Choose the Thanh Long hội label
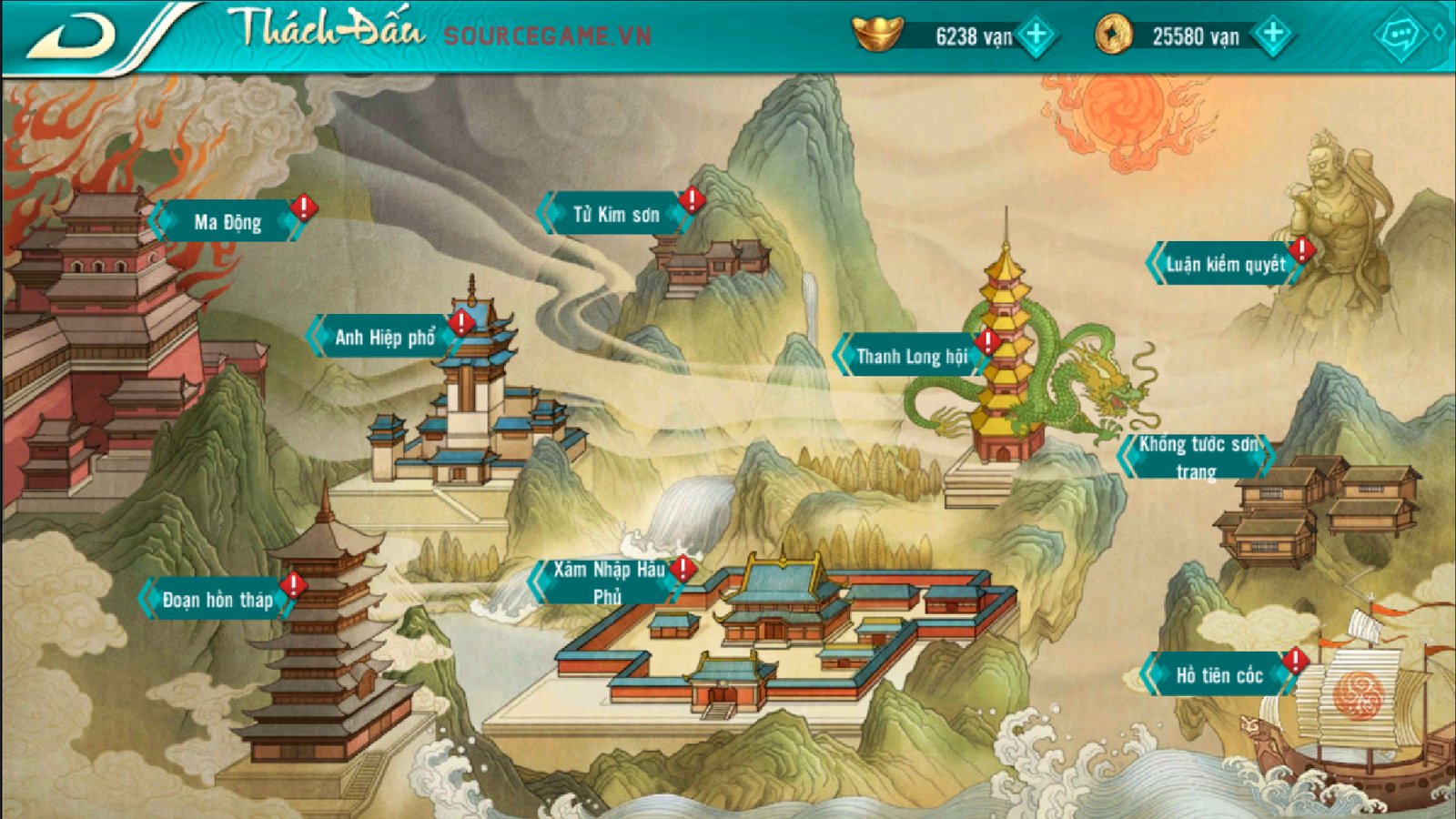Viewport: 1456px width, 819px height. click(x=911, y=356)
